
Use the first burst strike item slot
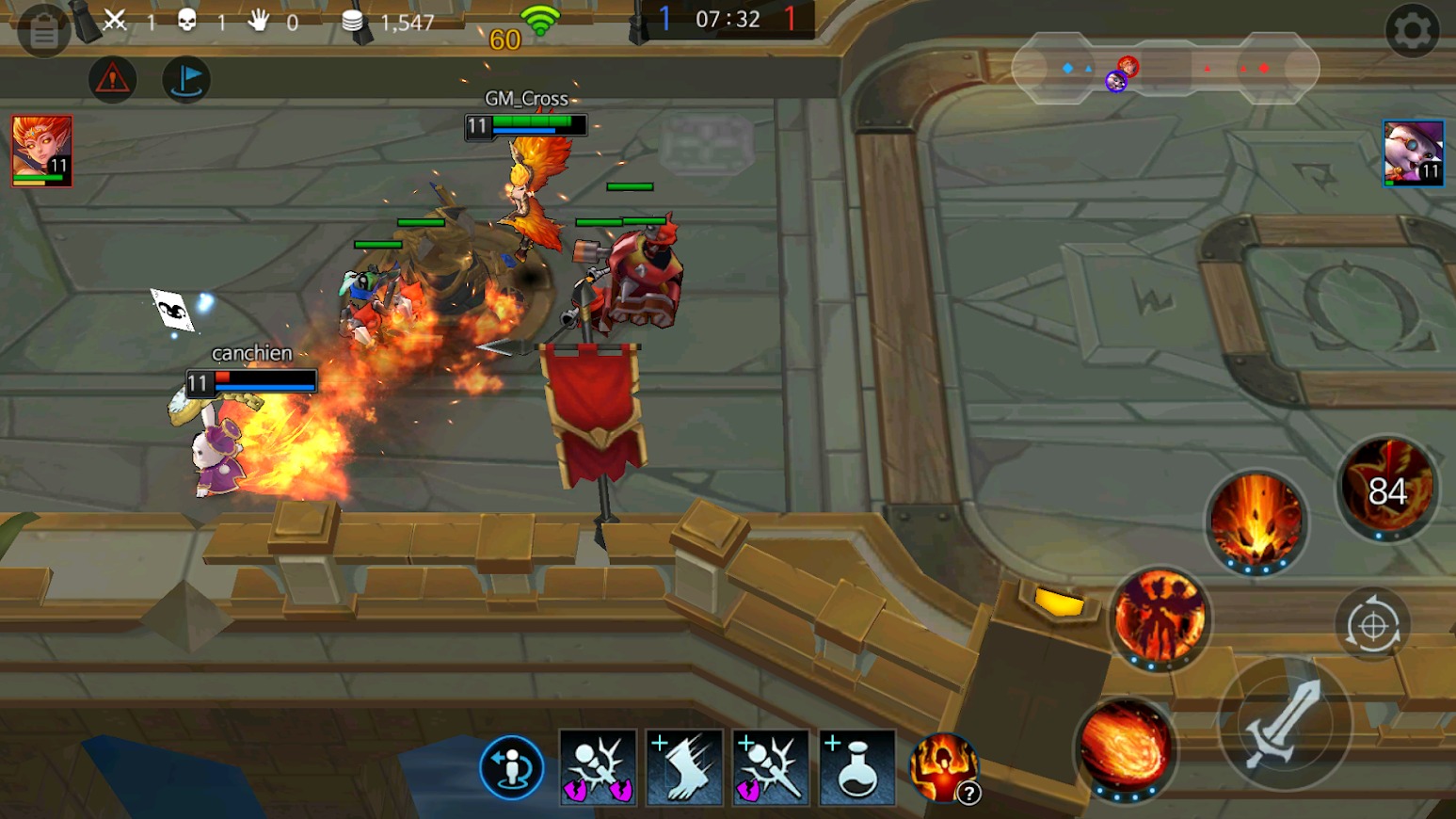click(x=598, y=767)
